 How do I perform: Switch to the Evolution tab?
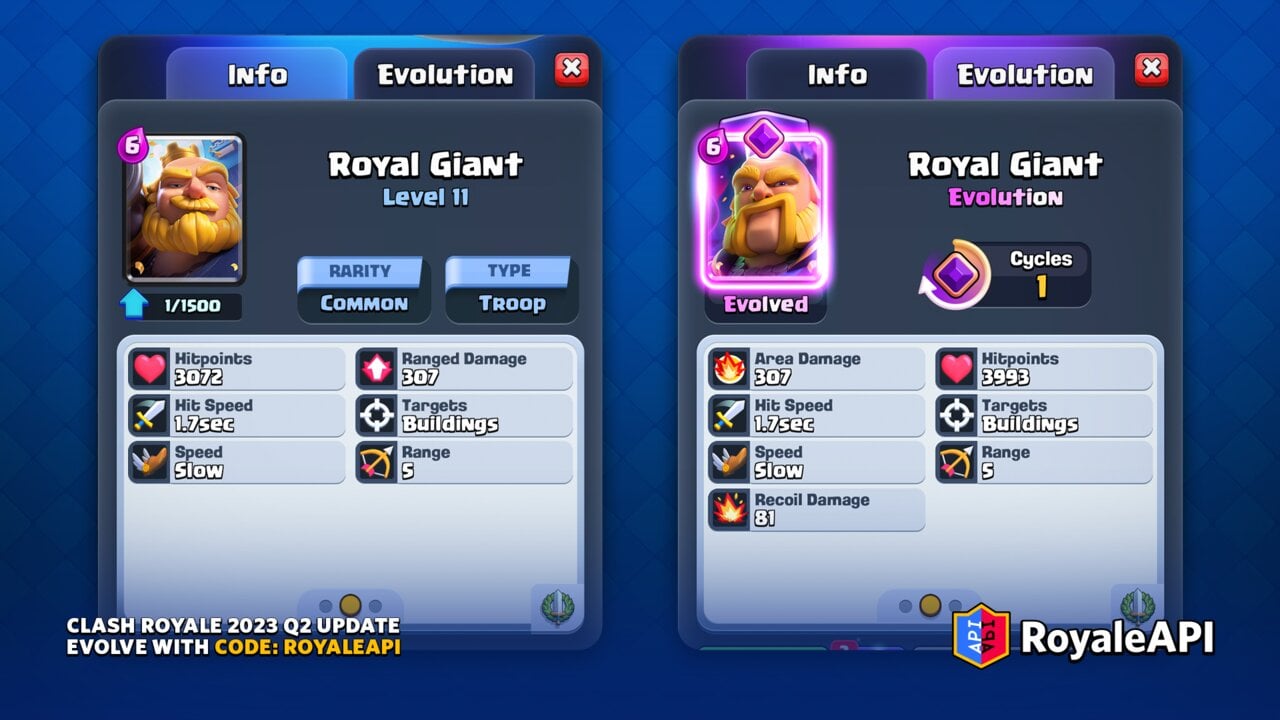coord(444,74)
